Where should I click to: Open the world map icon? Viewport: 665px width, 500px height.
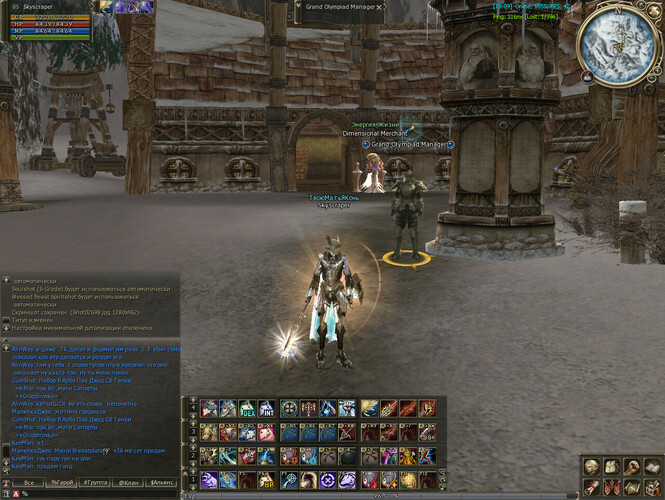point(630,487)
